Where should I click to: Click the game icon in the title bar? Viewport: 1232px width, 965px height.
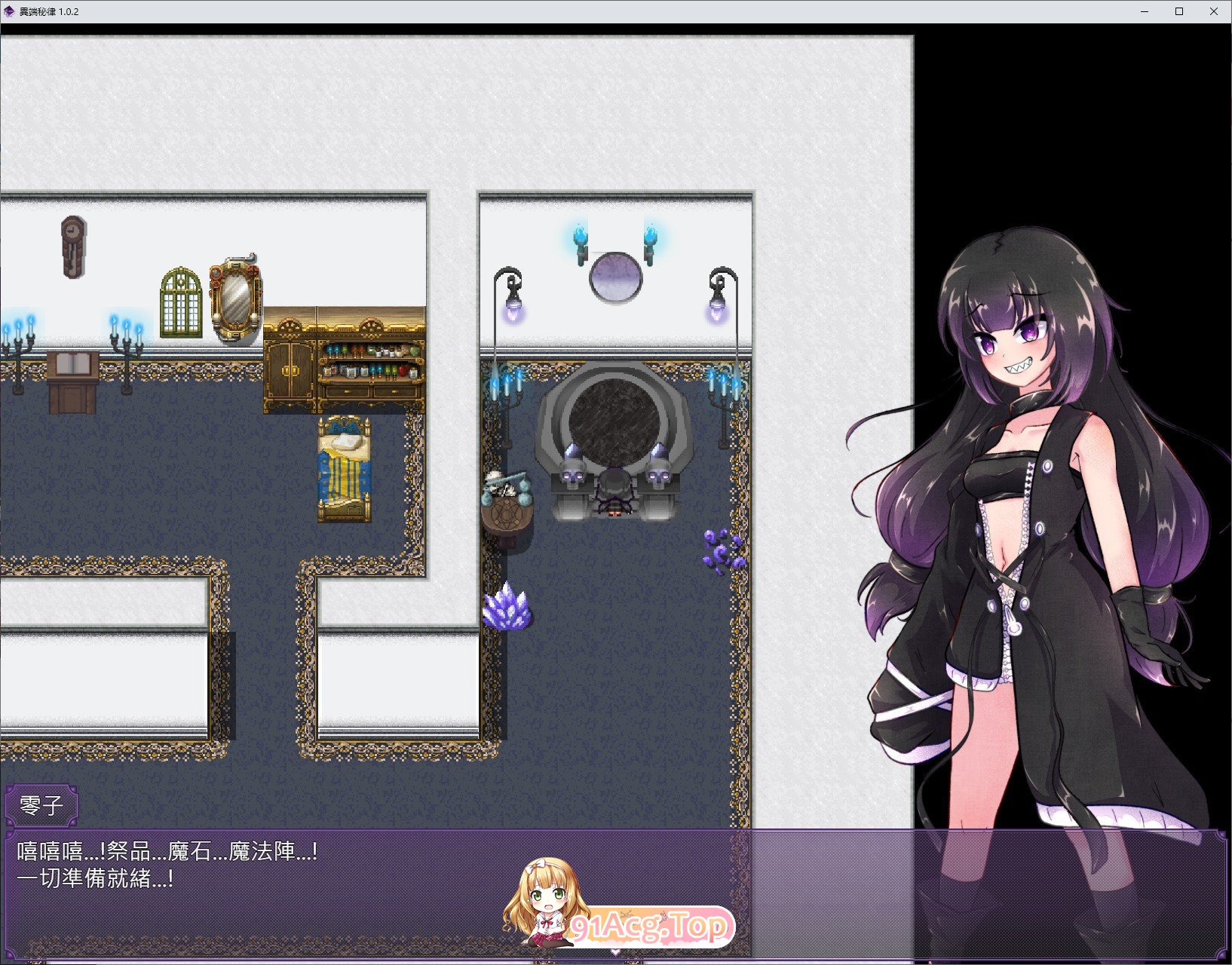coord(11,11)
